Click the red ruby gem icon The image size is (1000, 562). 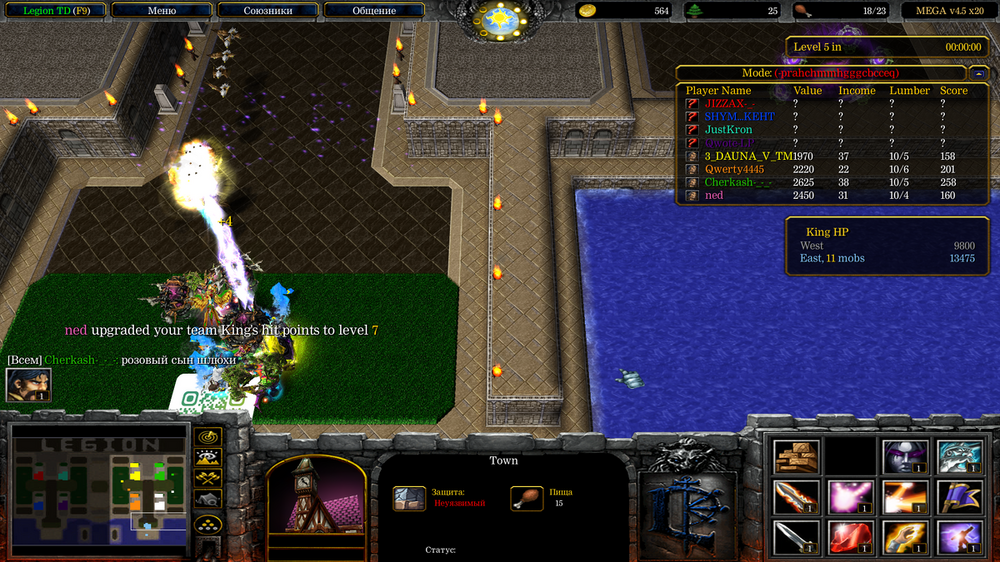[x=851, y=537]
